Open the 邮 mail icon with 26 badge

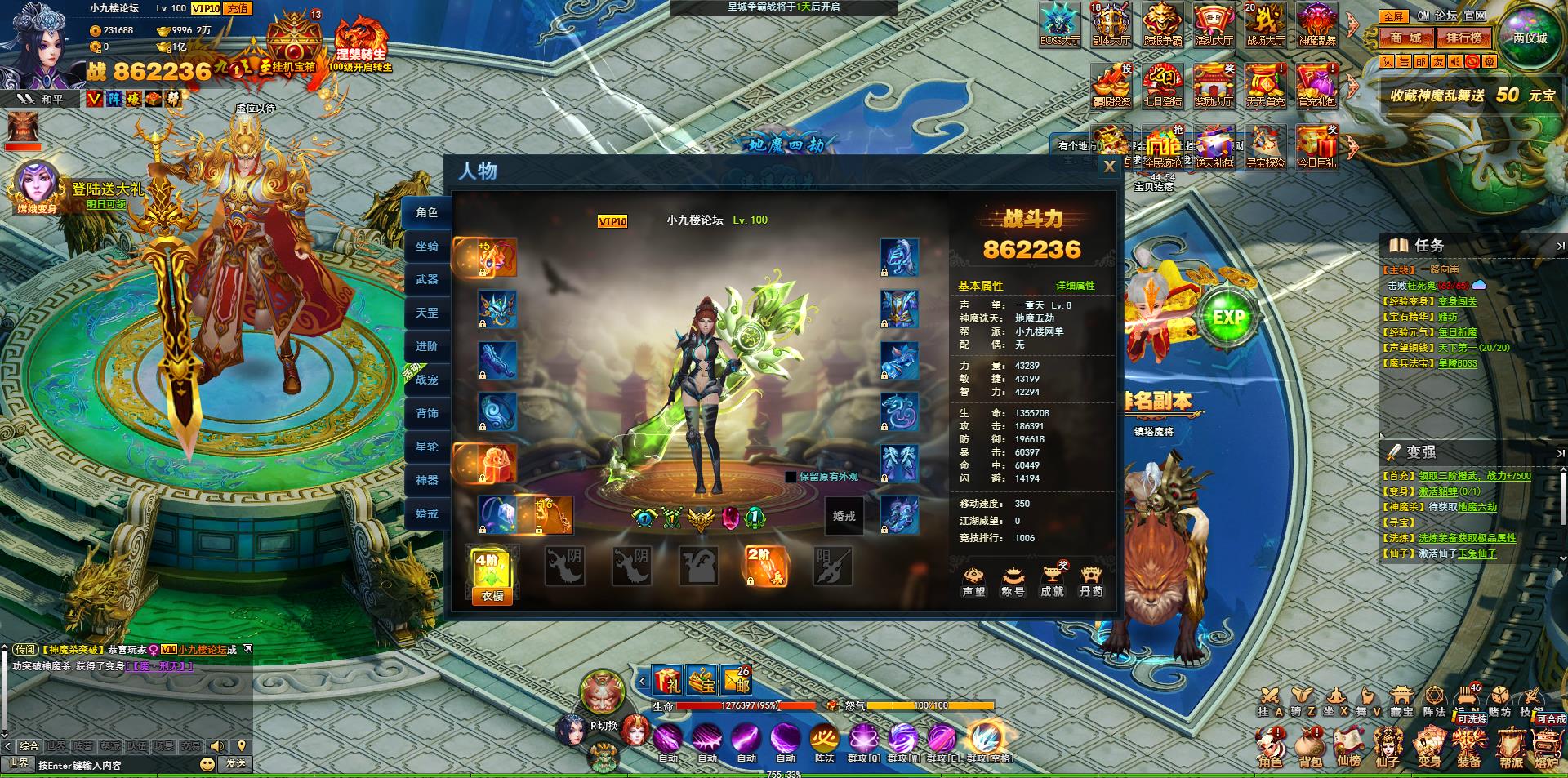[x=735, y=680]
